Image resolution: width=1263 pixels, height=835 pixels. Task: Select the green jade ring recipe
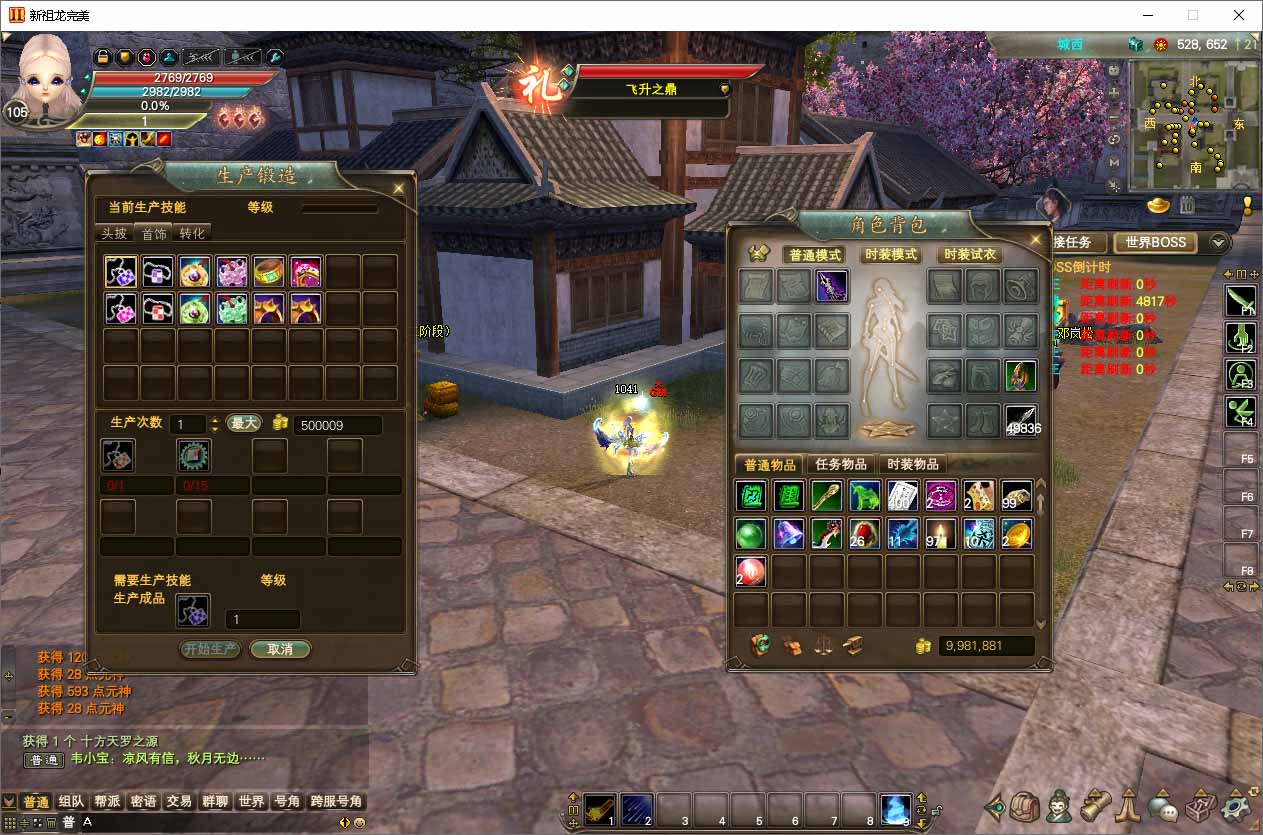(269, 272)
